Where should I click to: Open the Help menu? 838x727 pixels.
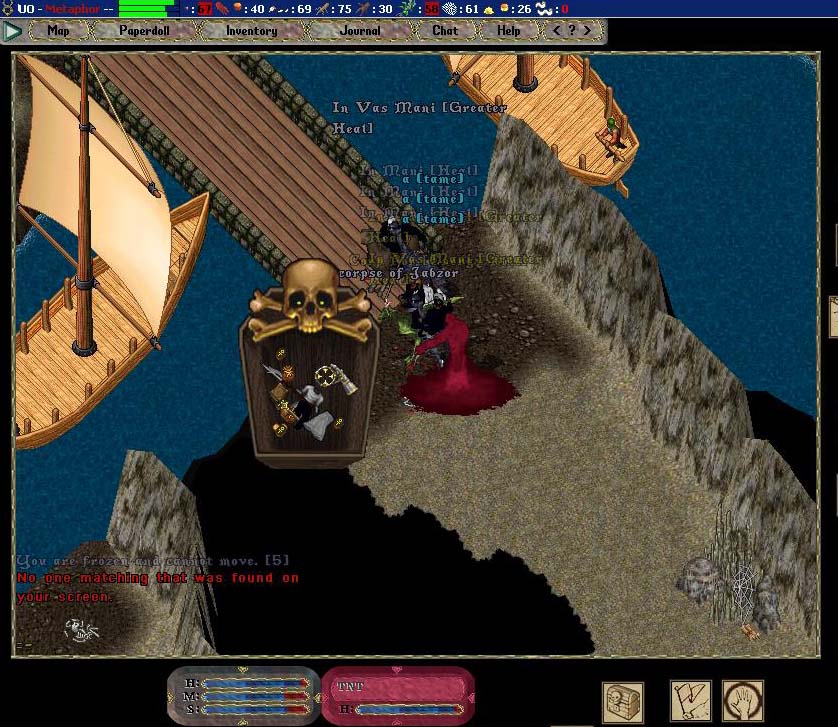click(x=509, y=31)
